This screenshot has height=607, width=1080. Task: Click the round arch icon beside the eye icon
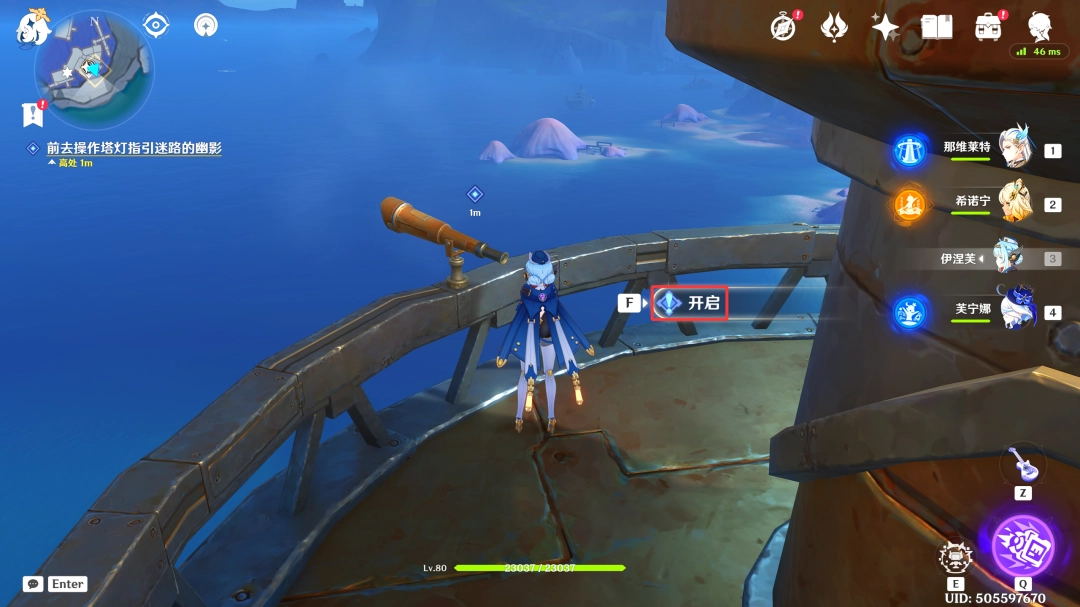(x=206, y=25)
